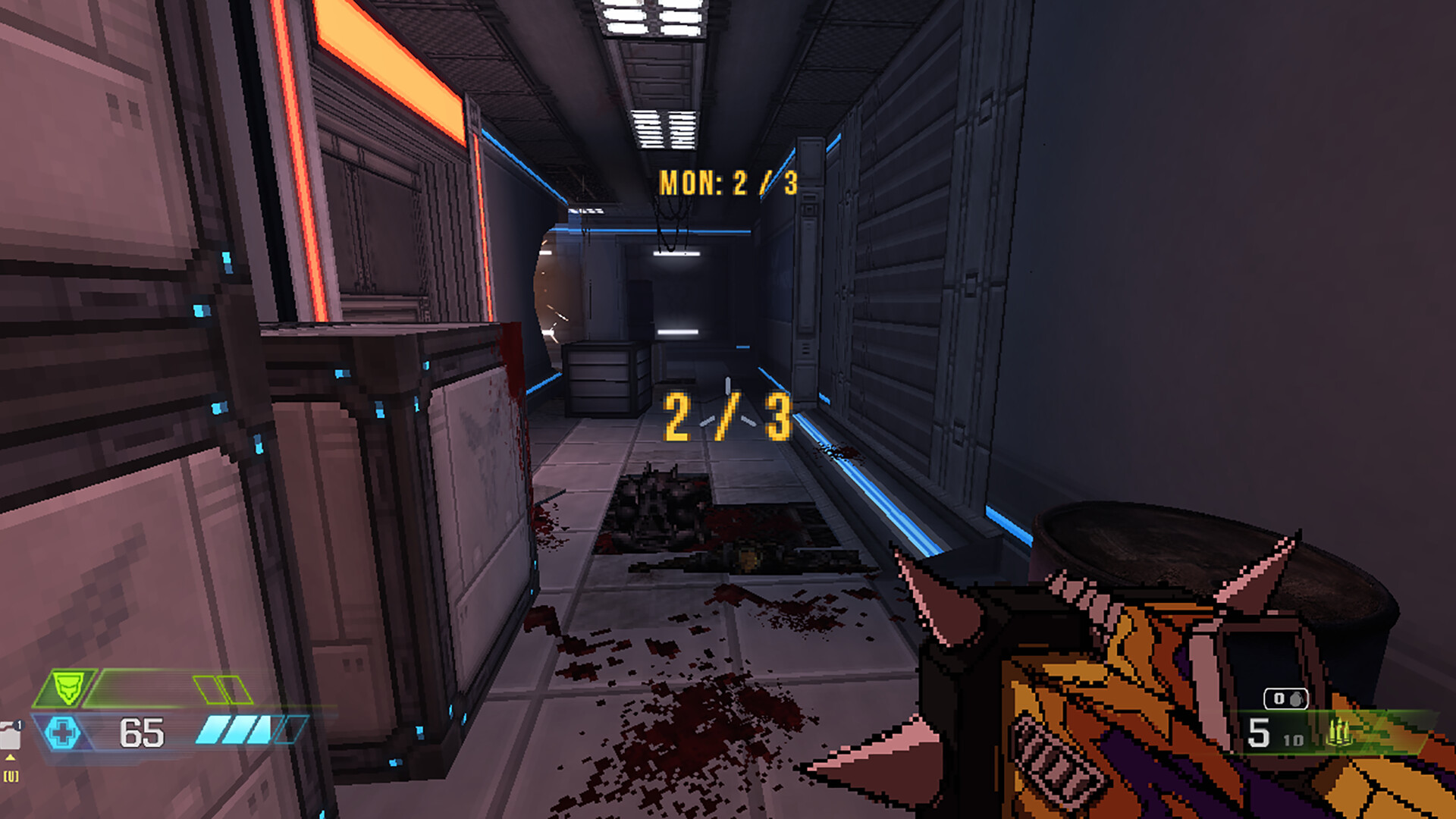Click the grenade count pill showing 0

click(1285, 698)
